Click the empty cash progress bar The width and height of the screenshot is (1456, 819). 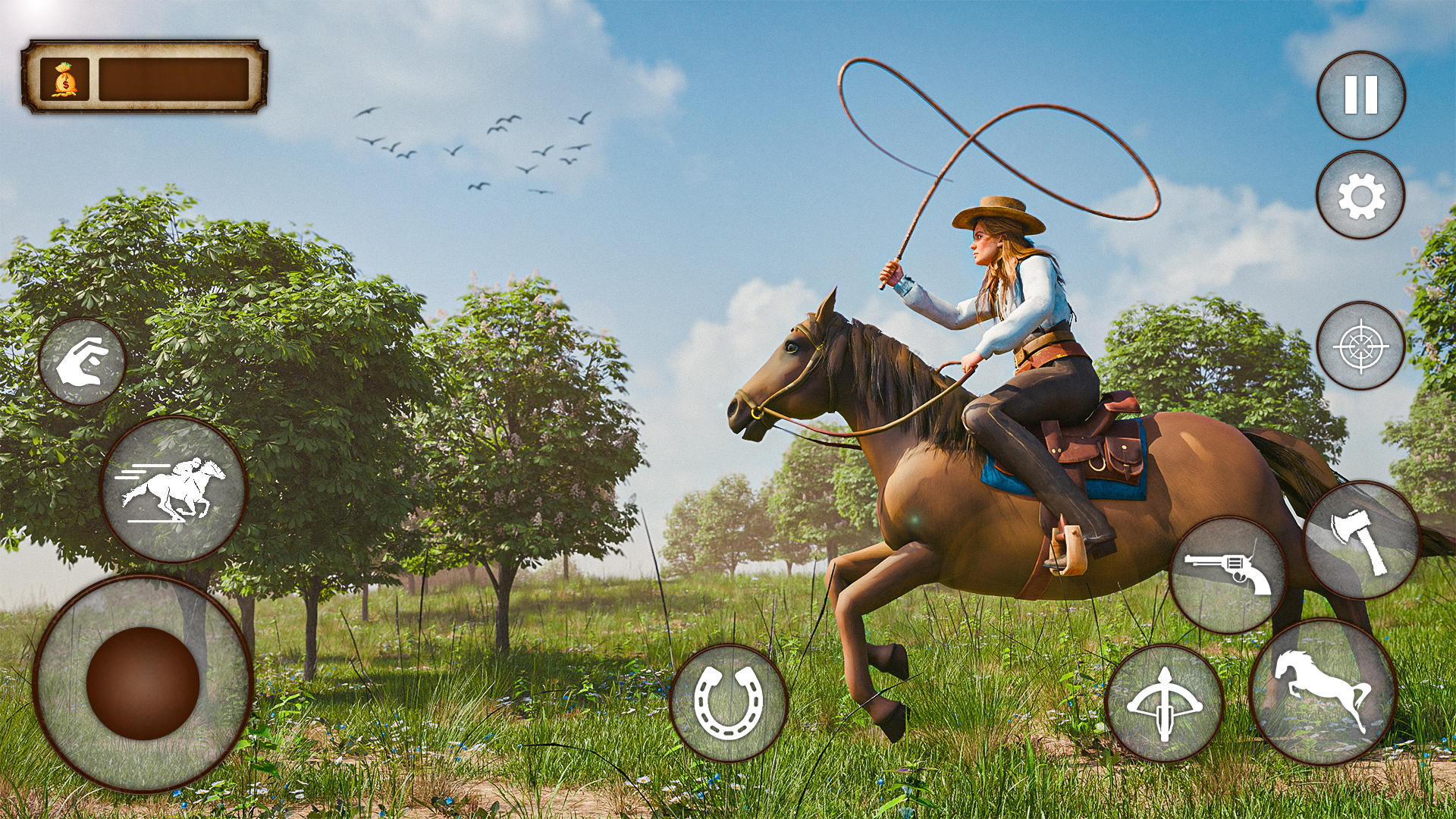(x=173, y=80)
